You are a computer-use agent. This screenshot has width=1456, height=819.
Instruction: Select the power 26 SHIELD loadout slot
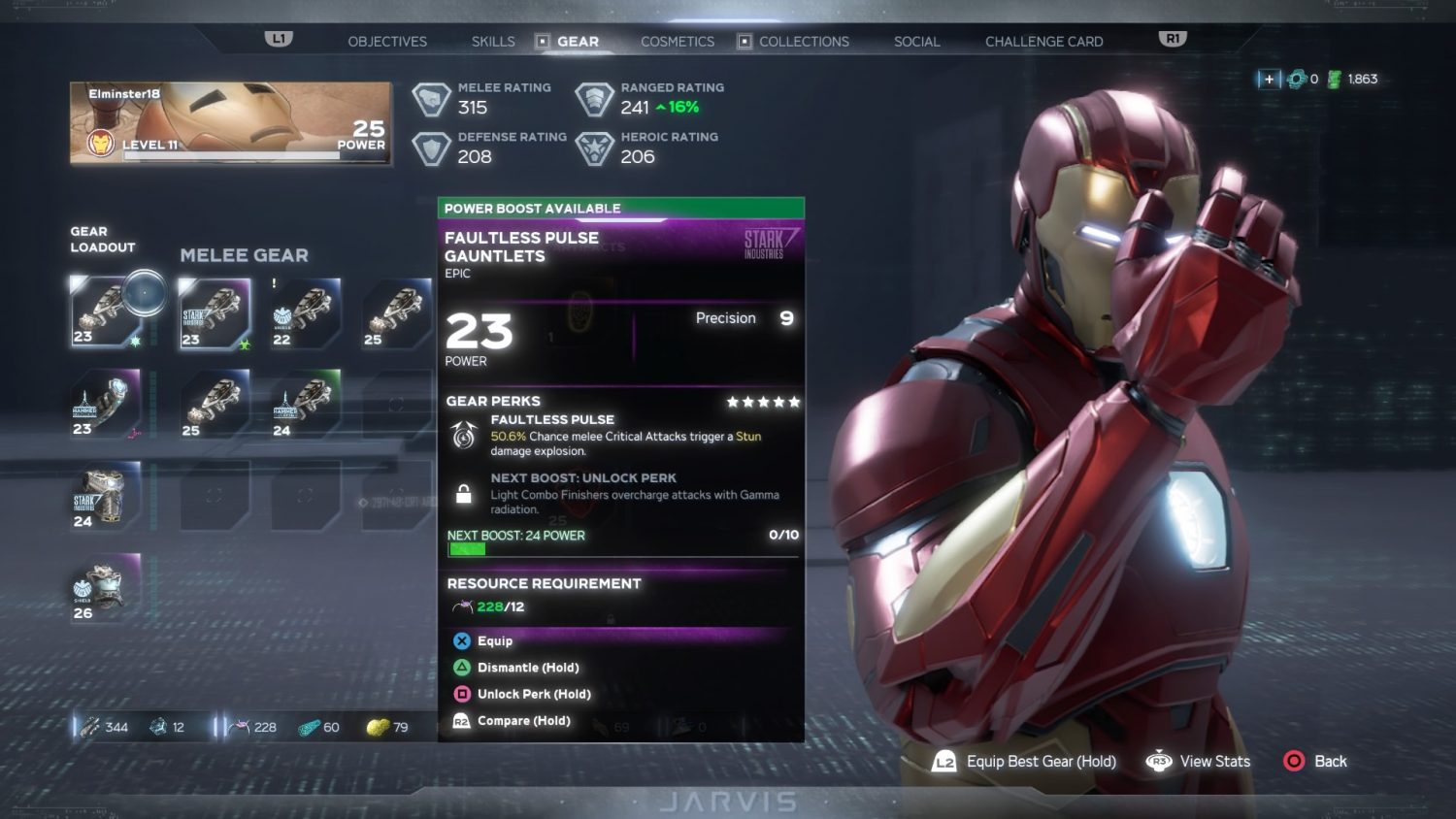pos(105,588)
